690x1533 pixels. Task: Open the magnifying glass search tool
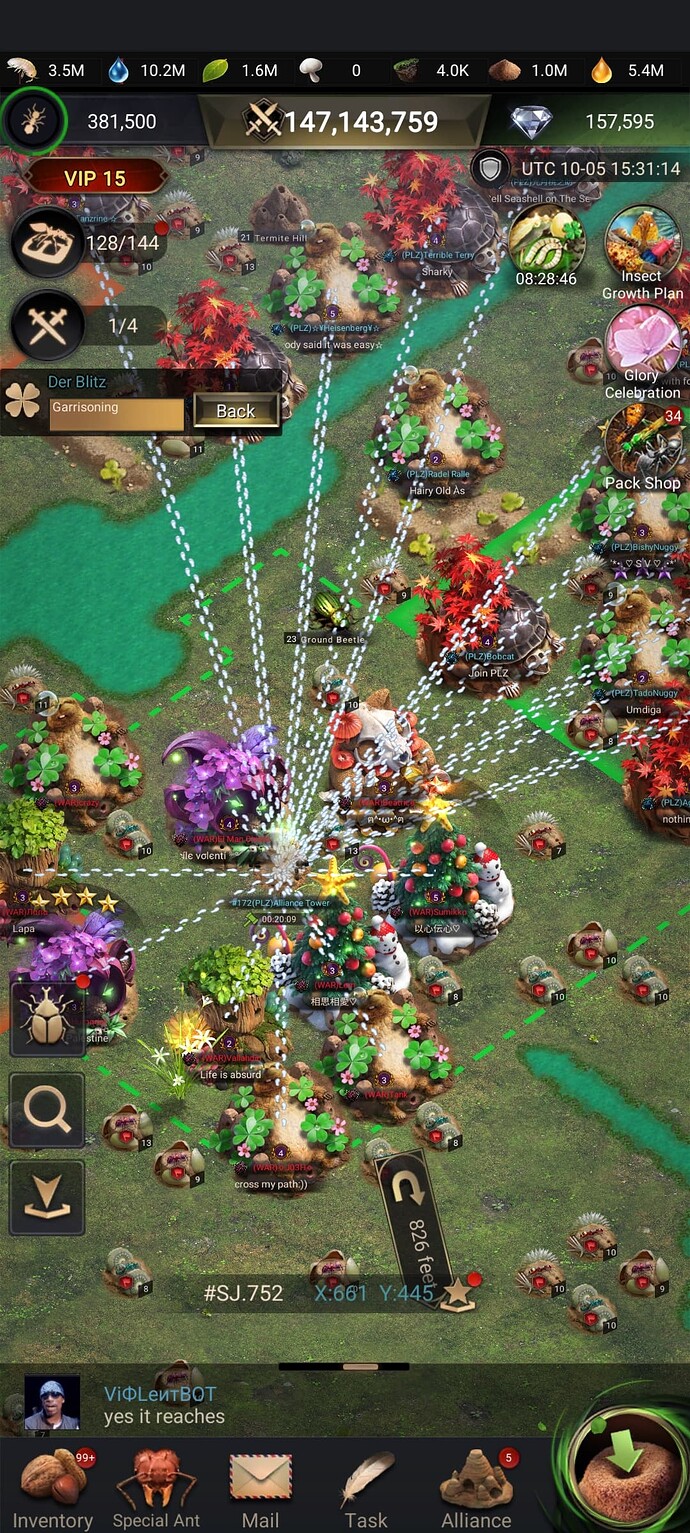(47, 1109)
